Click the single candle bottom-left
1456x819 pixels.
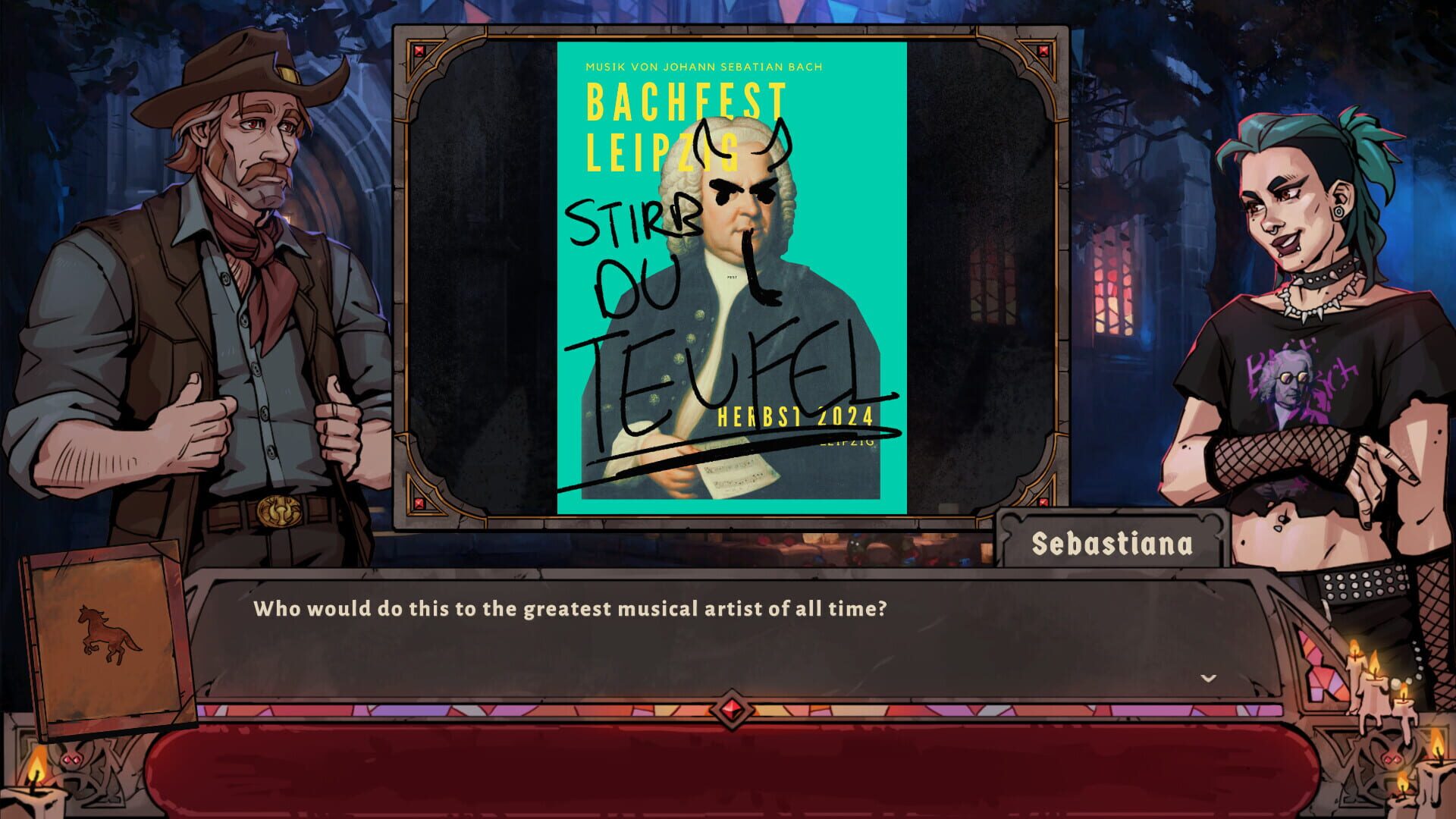point(34,789)
